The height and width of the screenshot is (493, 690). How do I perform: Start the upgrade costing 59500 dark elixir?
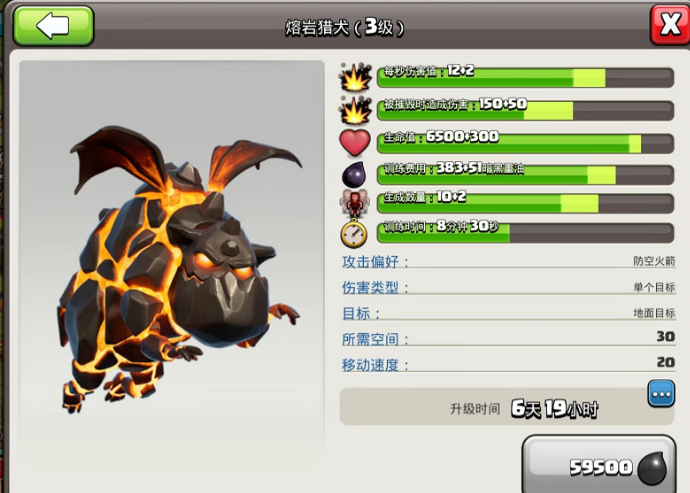tap(604, 465)
